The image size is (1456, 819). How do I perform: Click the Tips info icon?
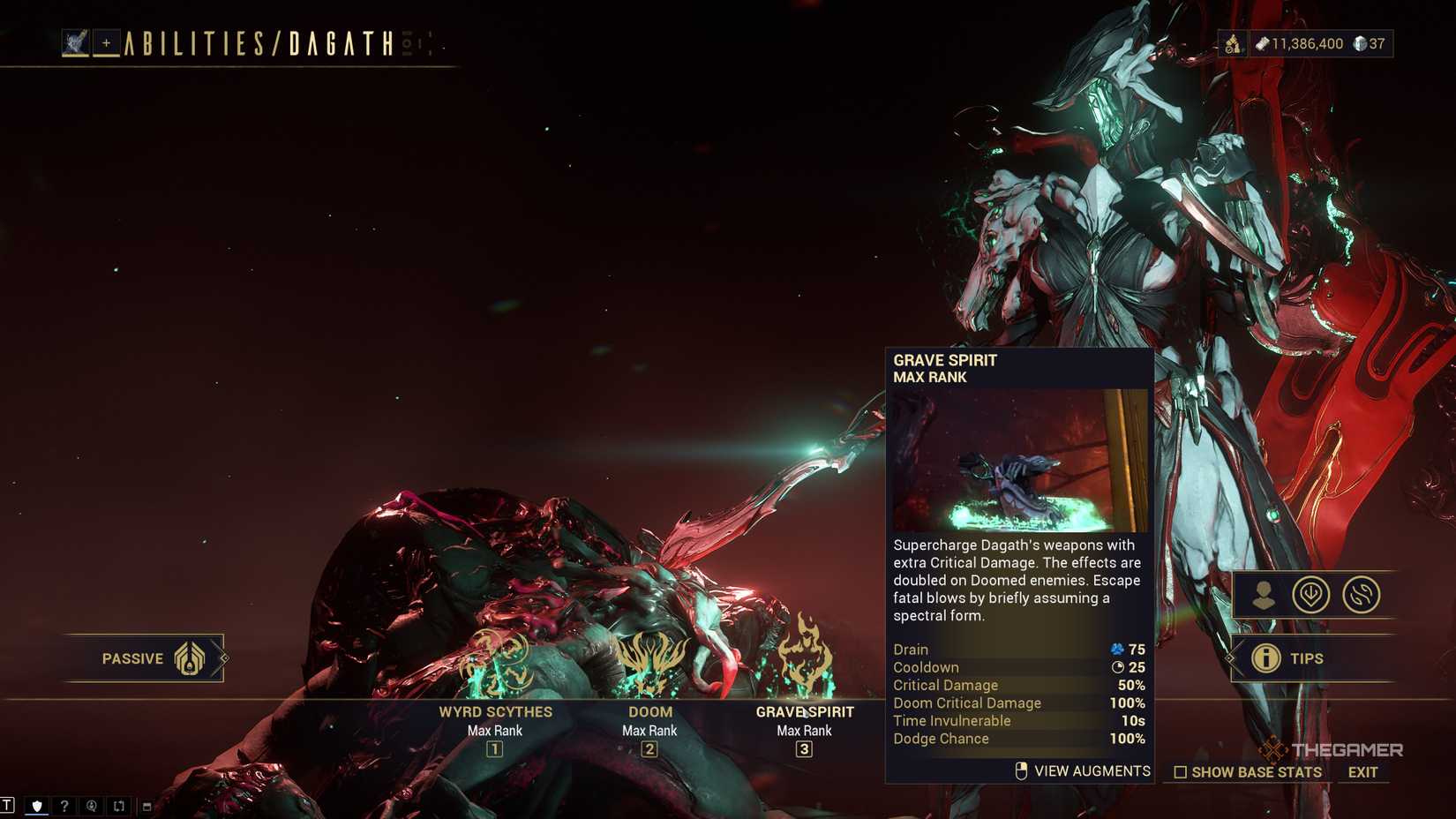[1268, 657]
